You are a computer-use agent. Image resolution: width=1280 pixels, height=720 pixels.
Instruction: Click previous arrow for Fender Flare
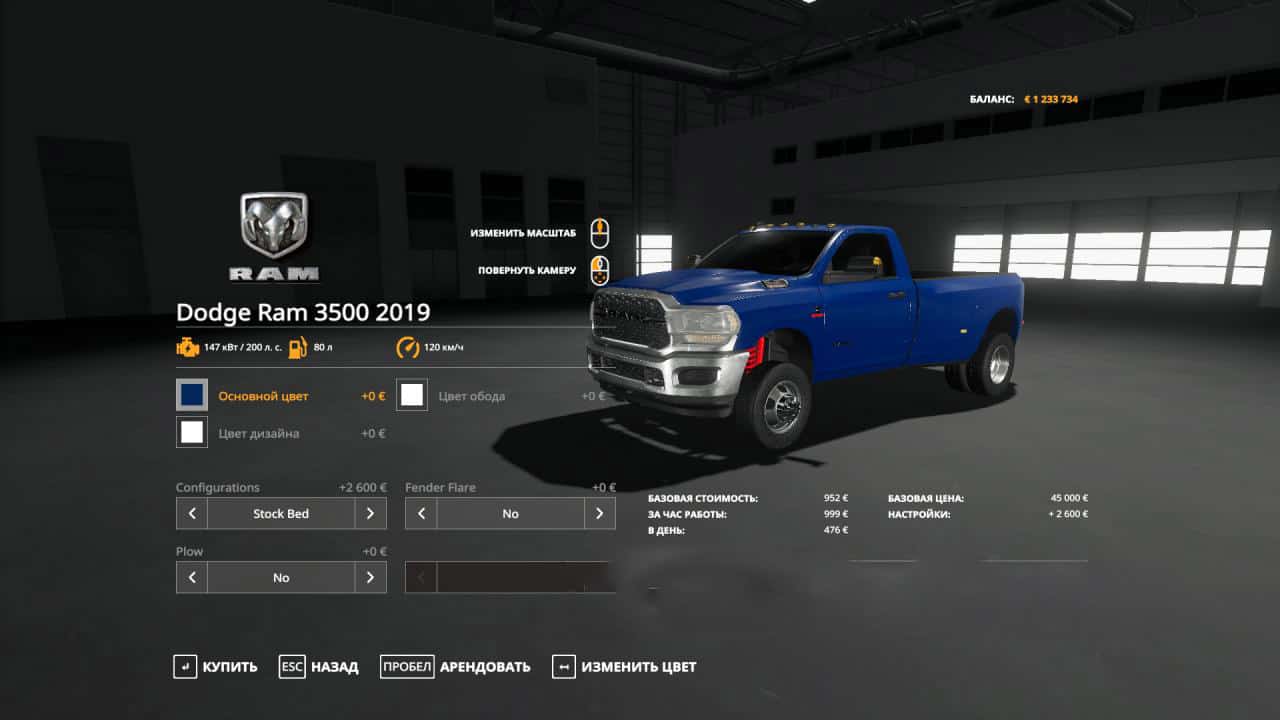[421, 514]
